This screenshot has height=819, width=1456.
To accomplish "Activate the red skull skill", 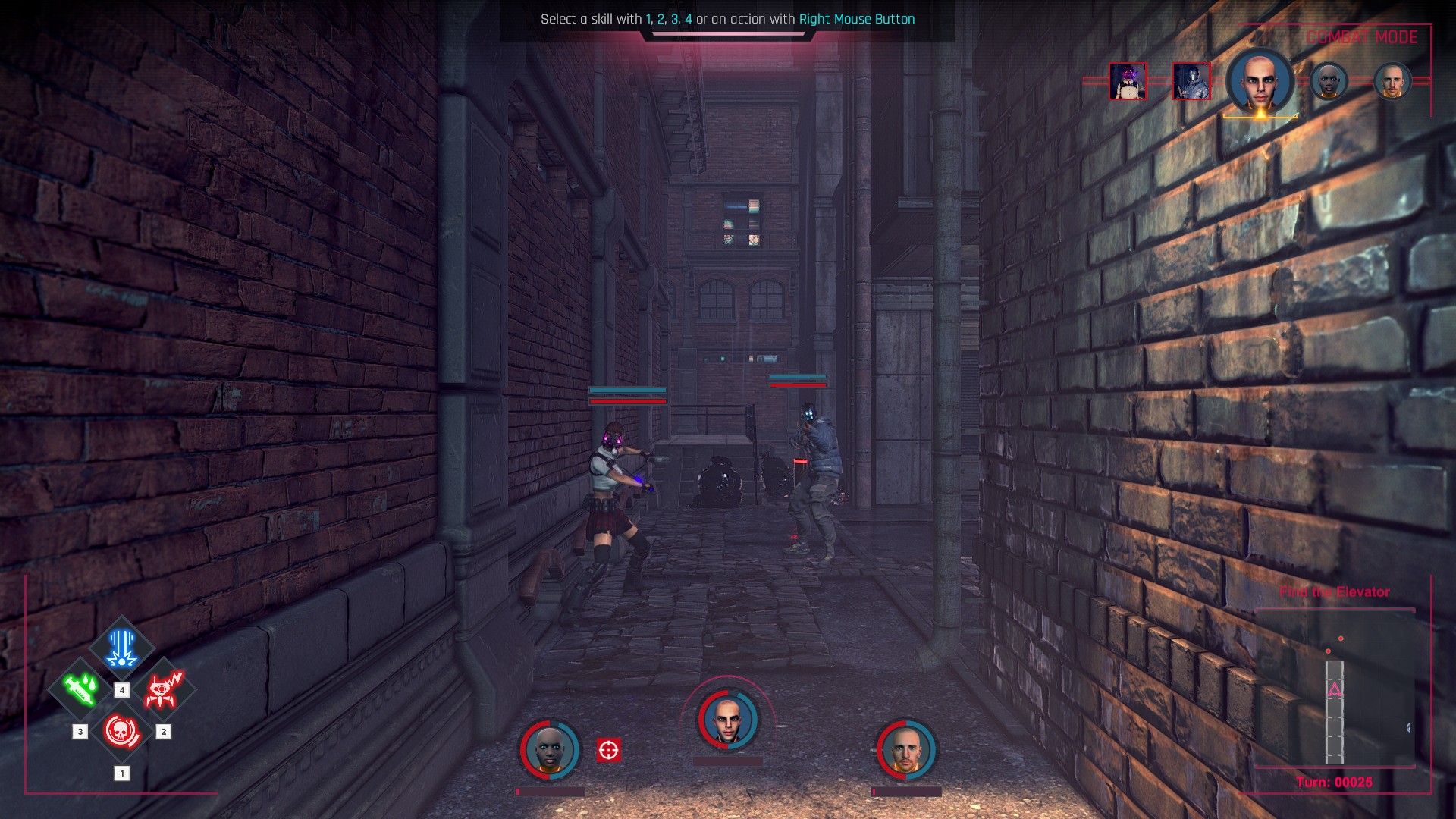I will point(121,732).
